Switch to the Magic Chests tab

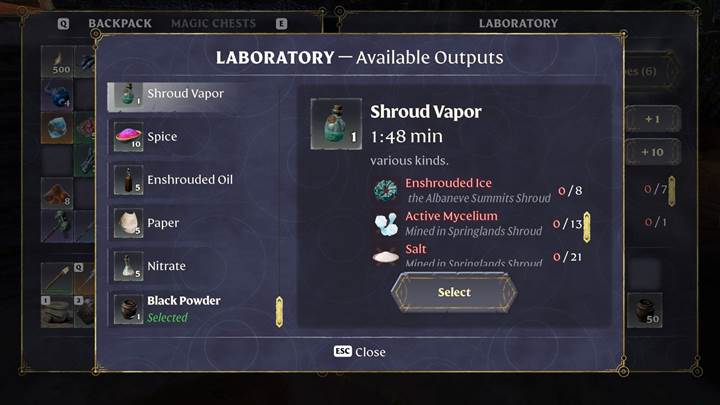pos(213,23)
